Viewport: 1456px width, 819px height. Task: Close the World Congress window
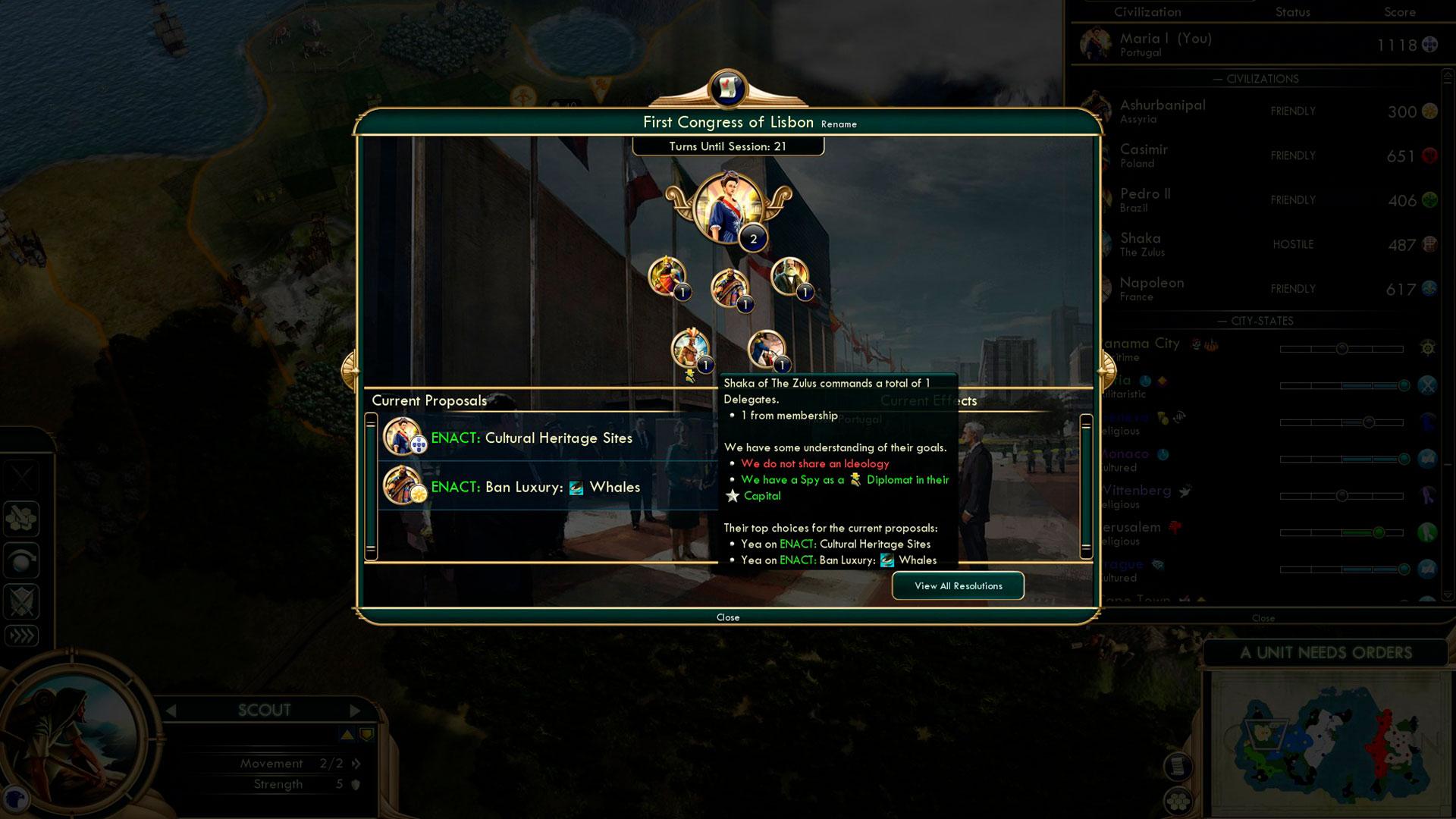727,617
